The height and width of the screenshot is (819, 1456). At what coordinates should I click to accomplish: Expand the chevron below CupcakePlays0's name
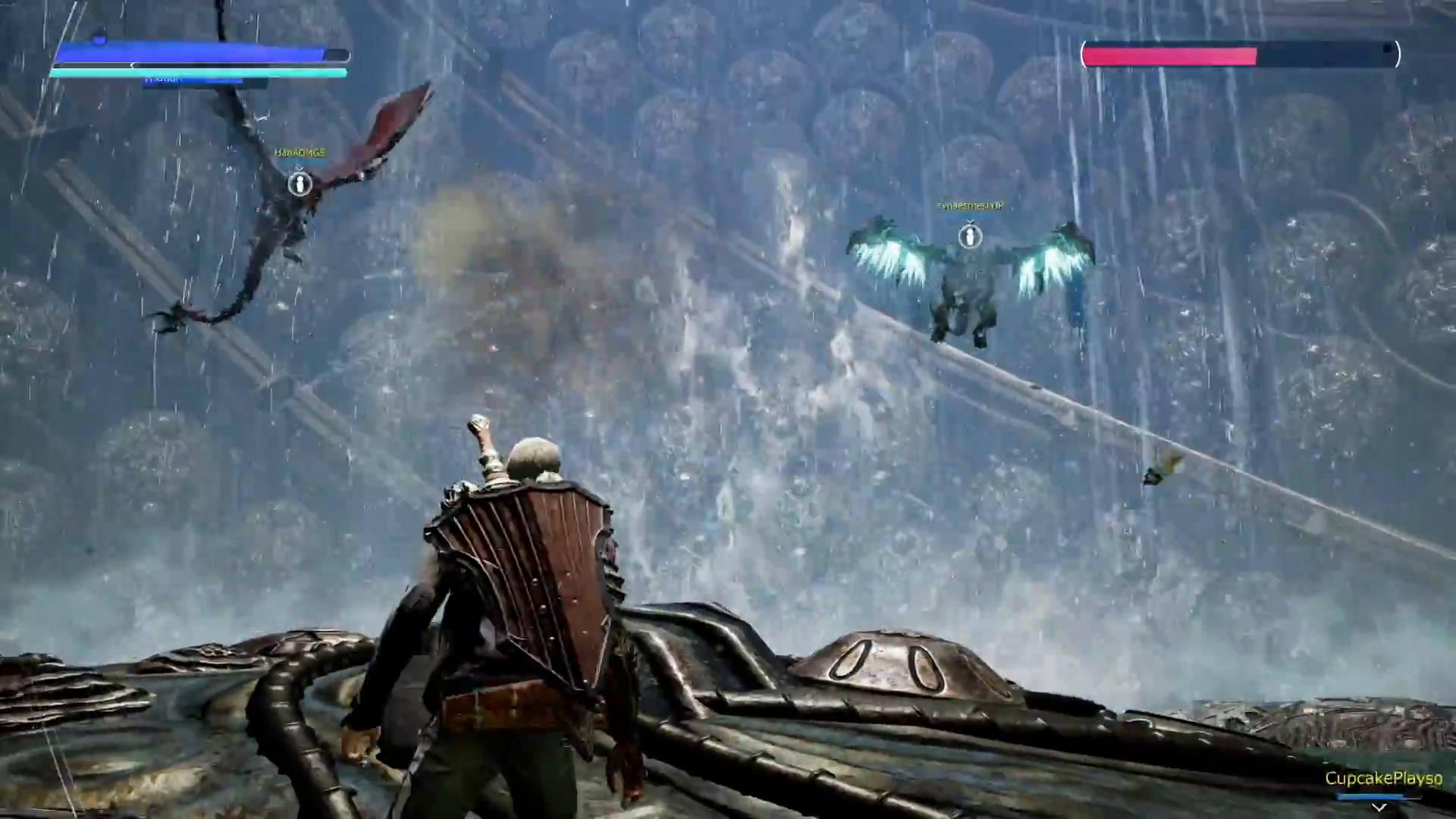point(1379,807)
